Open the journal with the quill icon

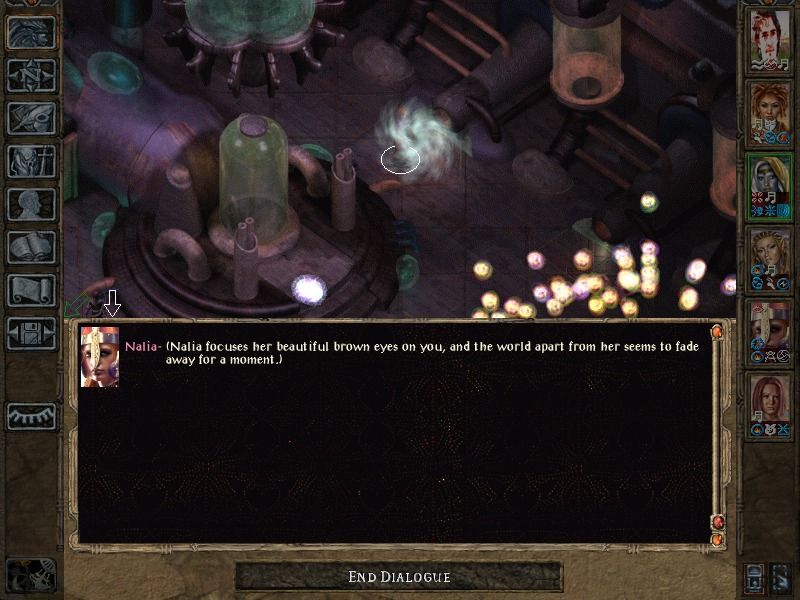(x=31, y=118)
